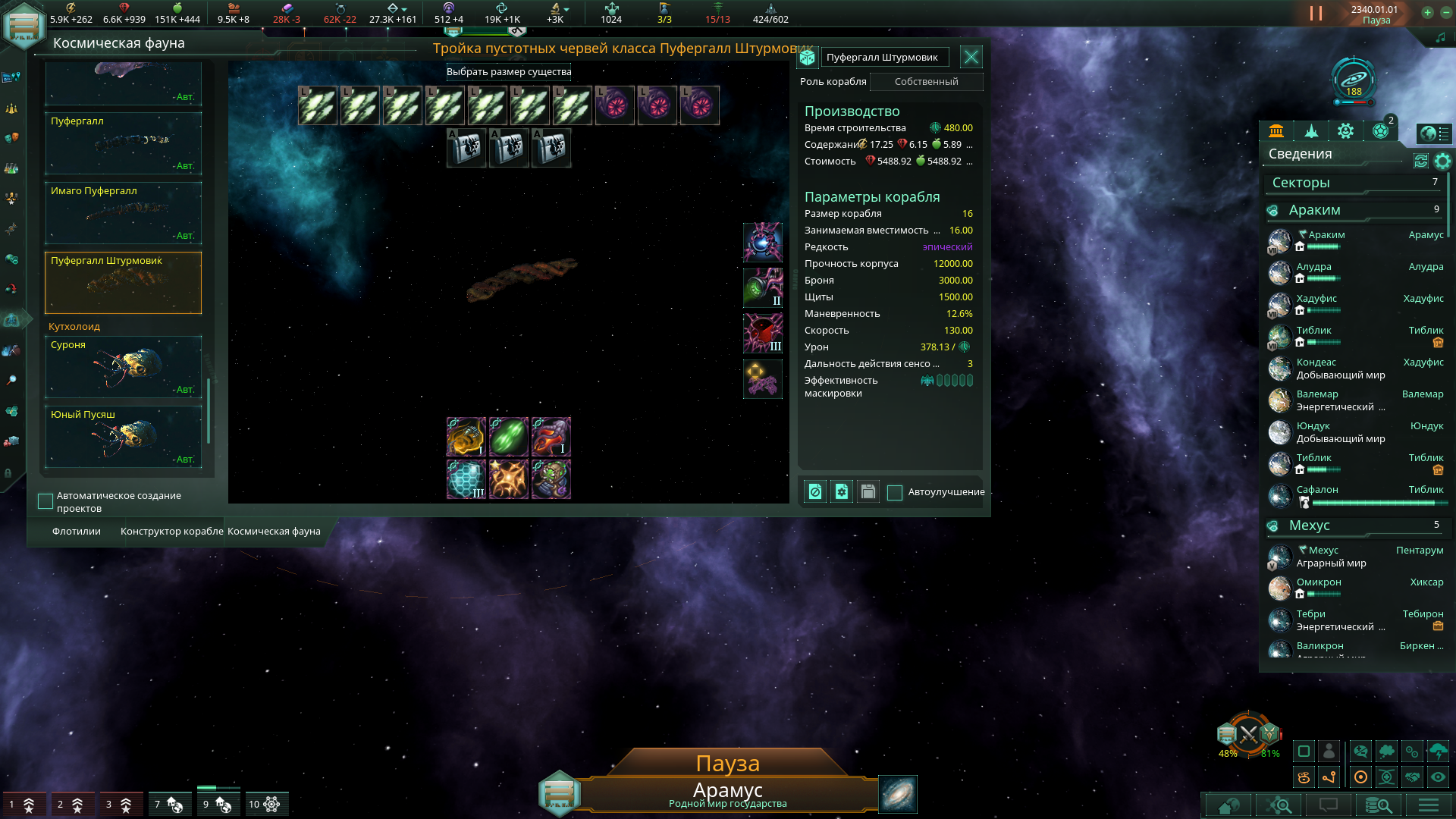Toggle automatic project creation checkbox

pyautogui.click(x=45, y=501)
